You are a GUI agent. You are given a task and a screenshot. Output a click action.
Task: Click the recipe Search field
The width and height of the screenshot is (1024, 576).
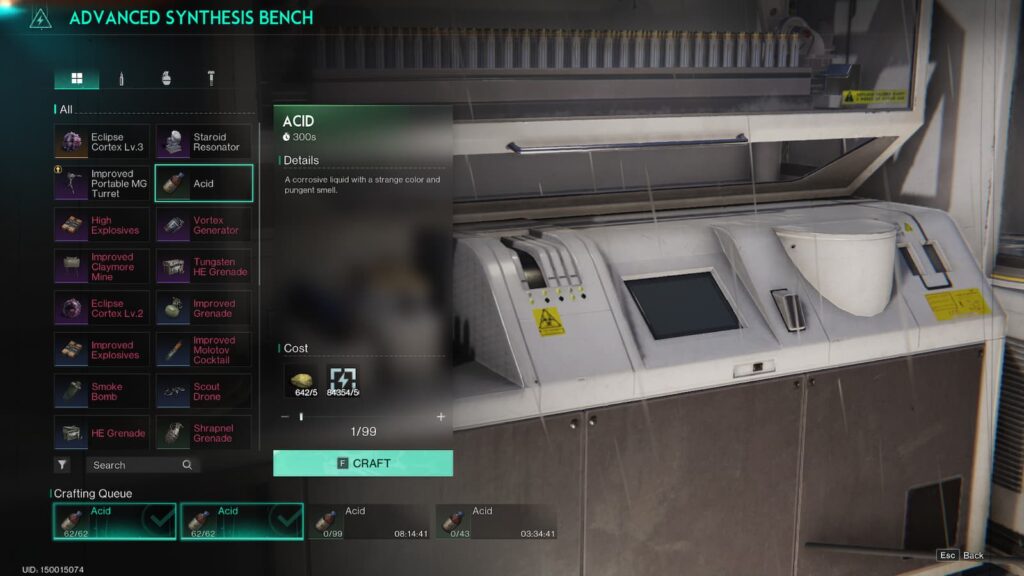(x=135, y=465)
